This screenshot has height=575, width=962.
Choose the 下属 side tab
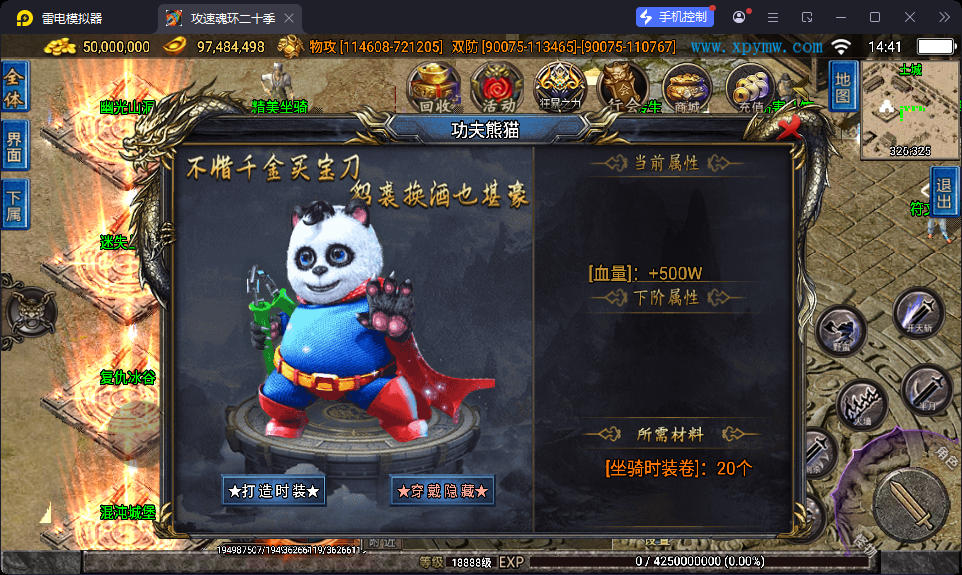coord(15,205)
